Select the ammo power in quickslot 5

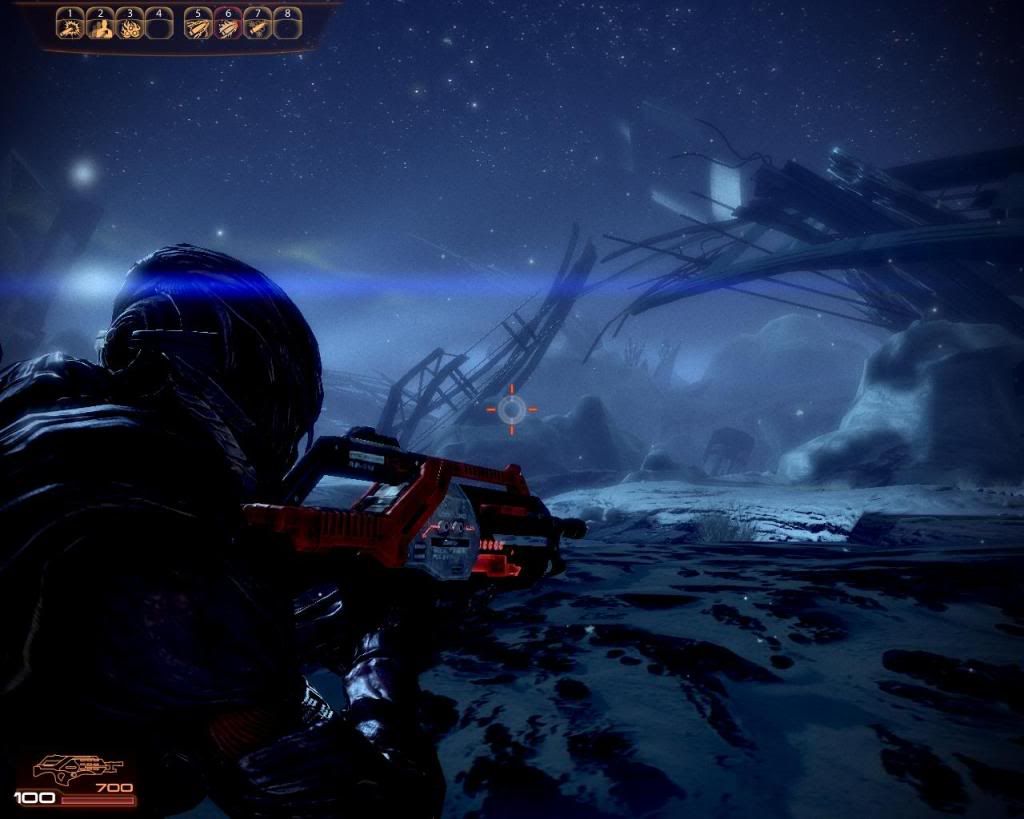(x=197, y=26)
